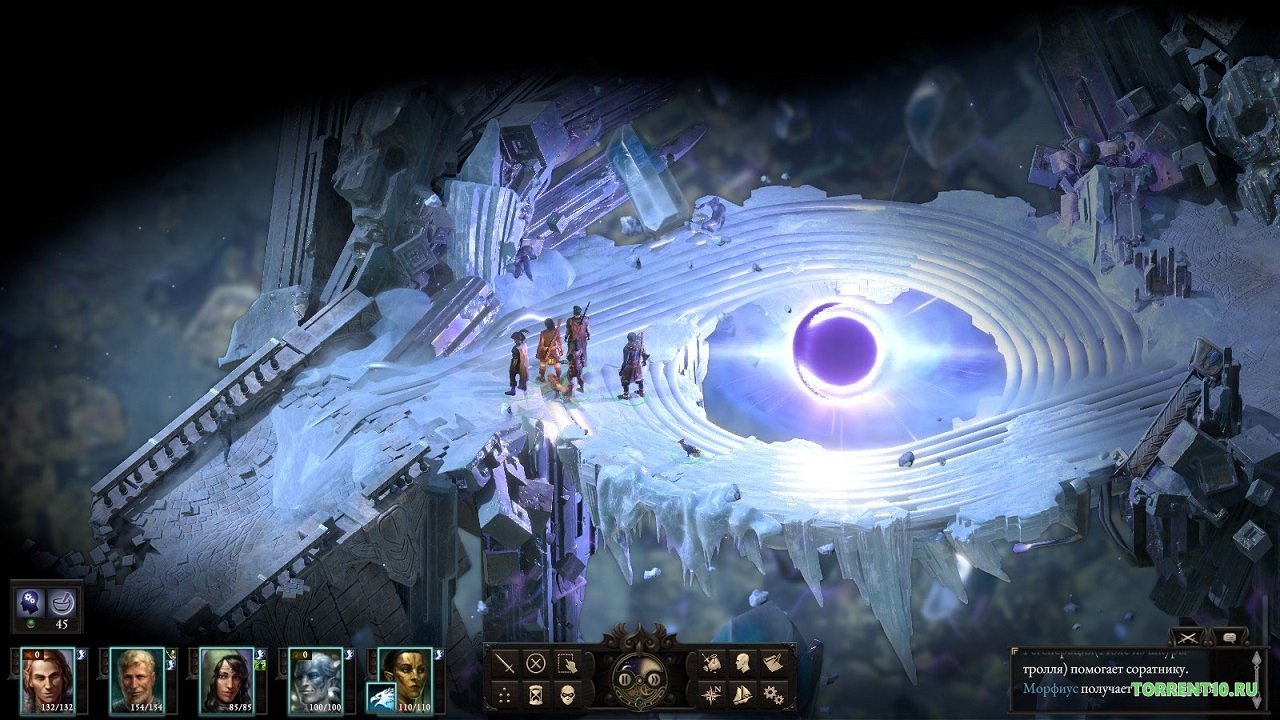Open the crafting bowl icon in the upper left
The width and height of the screenshot is (1280, 720).
click(63, 602)
